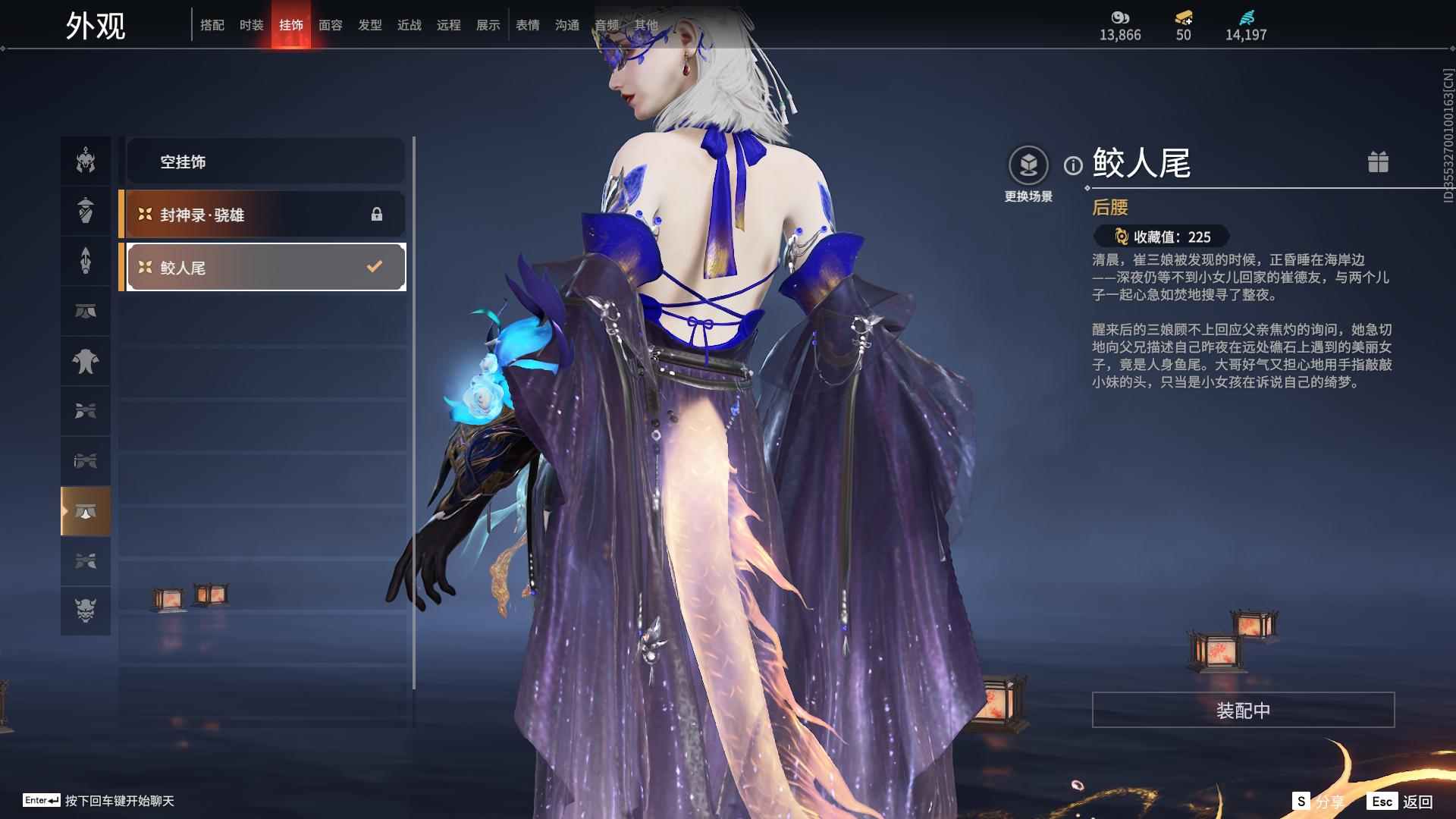Open the info icon beside 鲛人尾
The height and width of the screenshot is (819, 1456).
coord(1073,165)
